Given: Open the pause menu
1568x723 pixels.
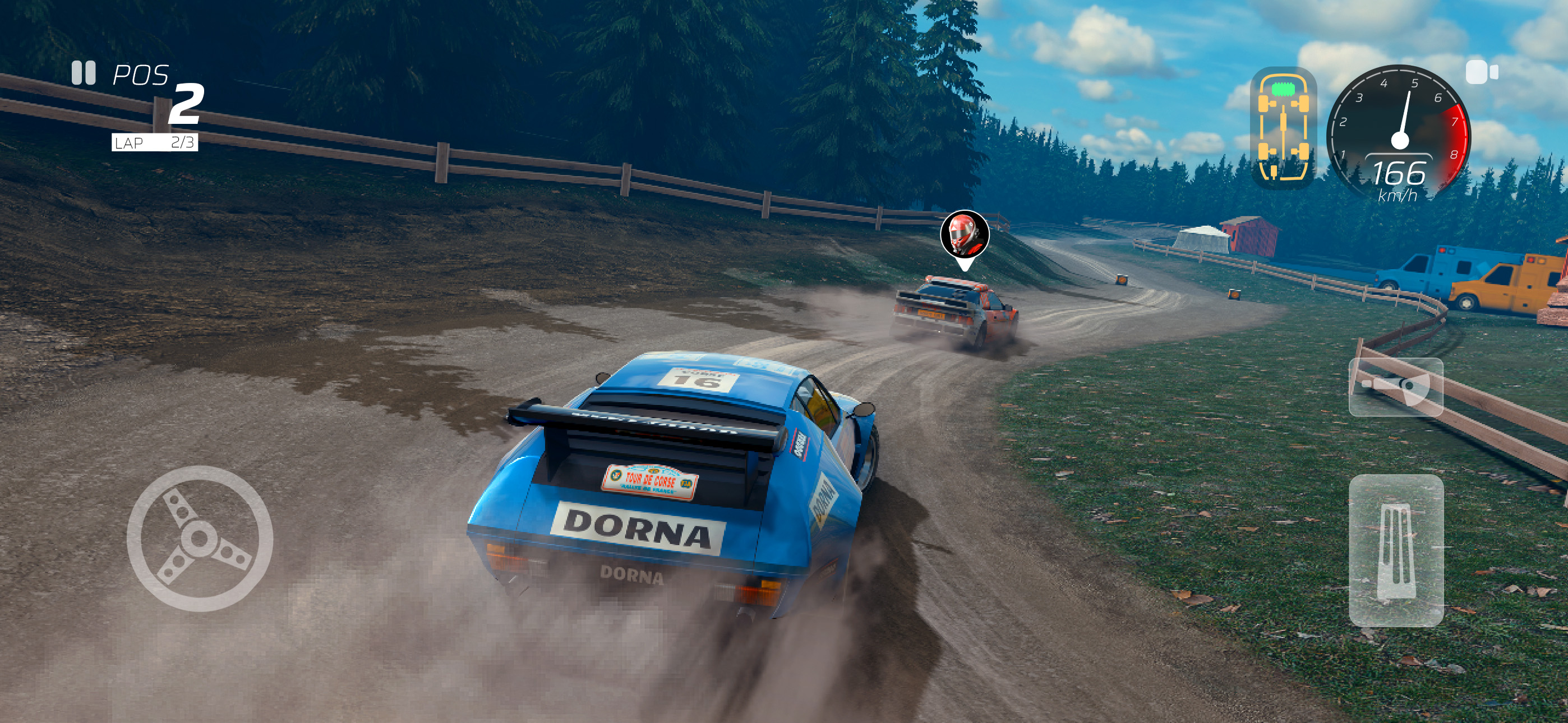Looking at the screenshot, I should click(x=85, y=73).
